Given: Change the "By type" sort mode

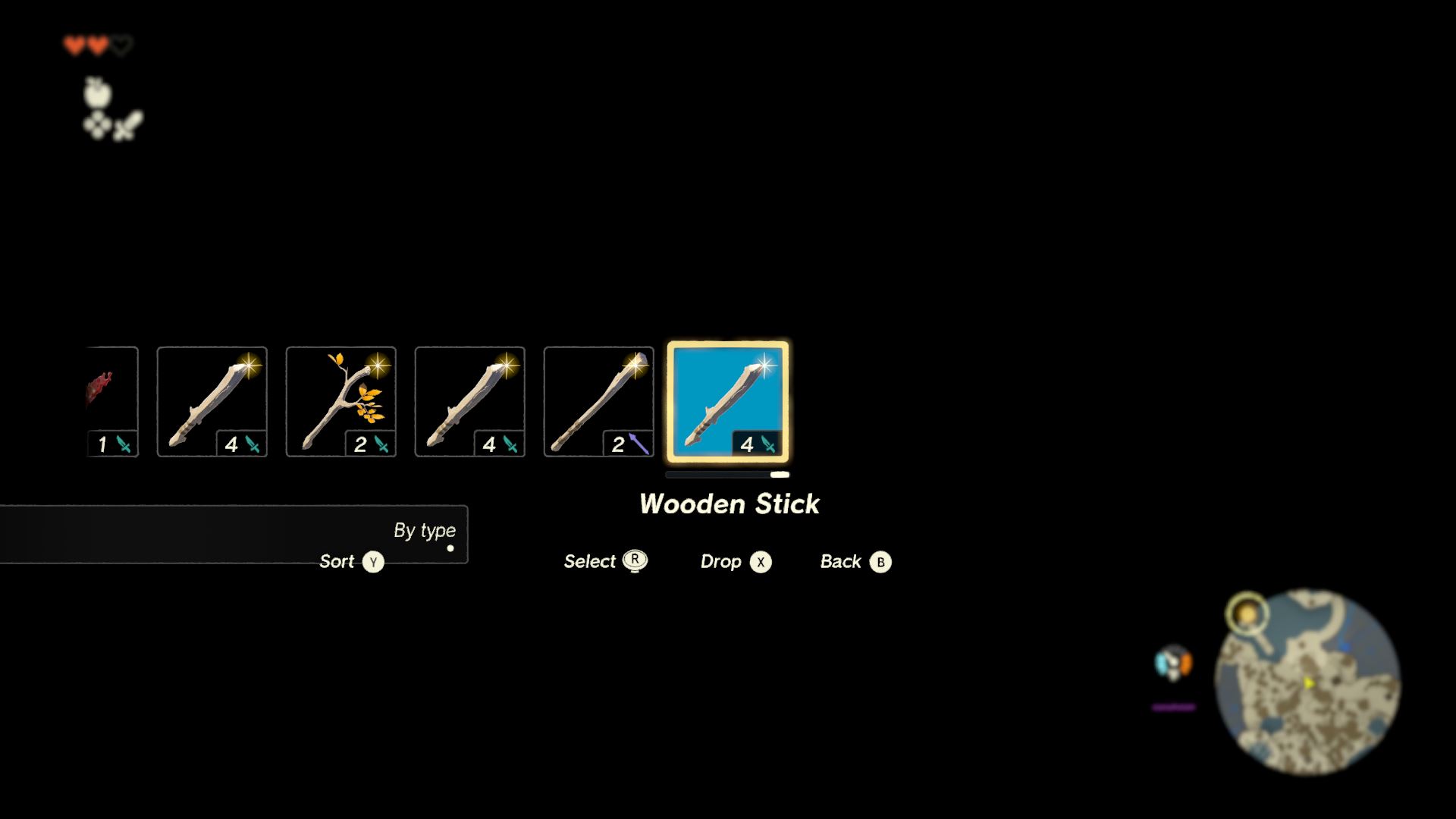Looking at the screenshot, I should tap(424, 530).
